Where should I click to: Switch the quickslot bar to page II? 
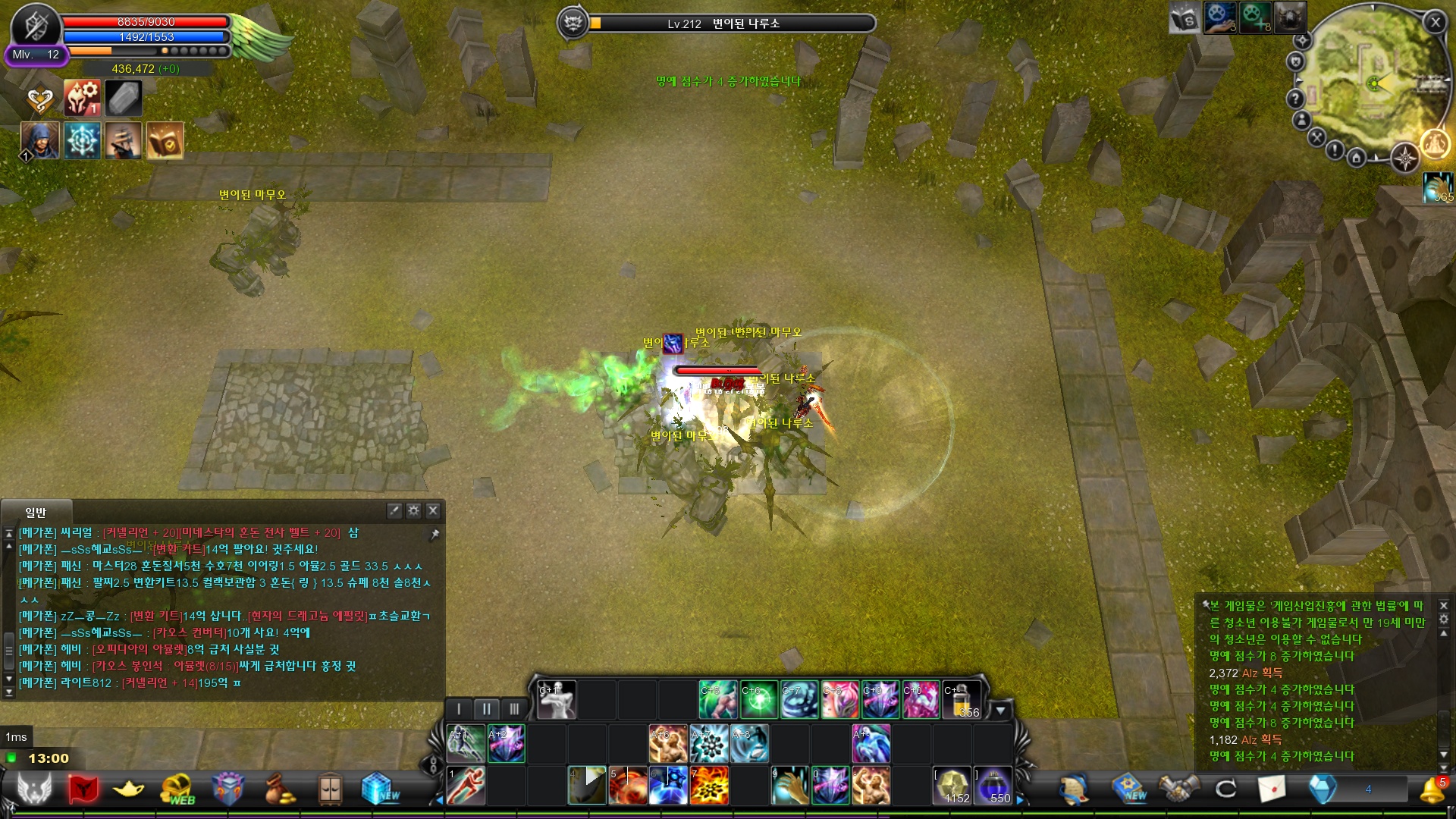[x=486, y=708]
